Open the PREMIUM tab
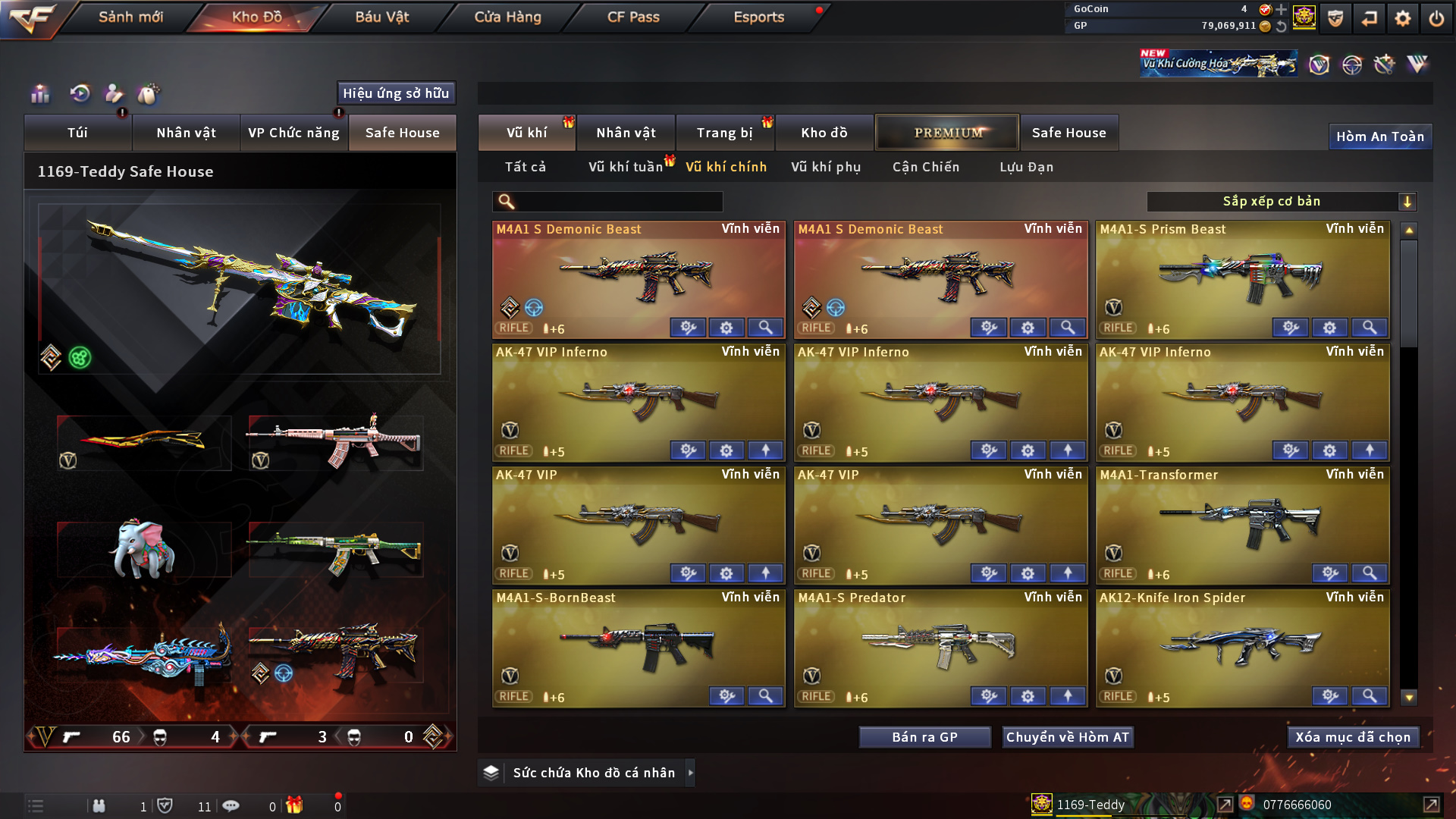1456x819 pixels. click(947, 133)
